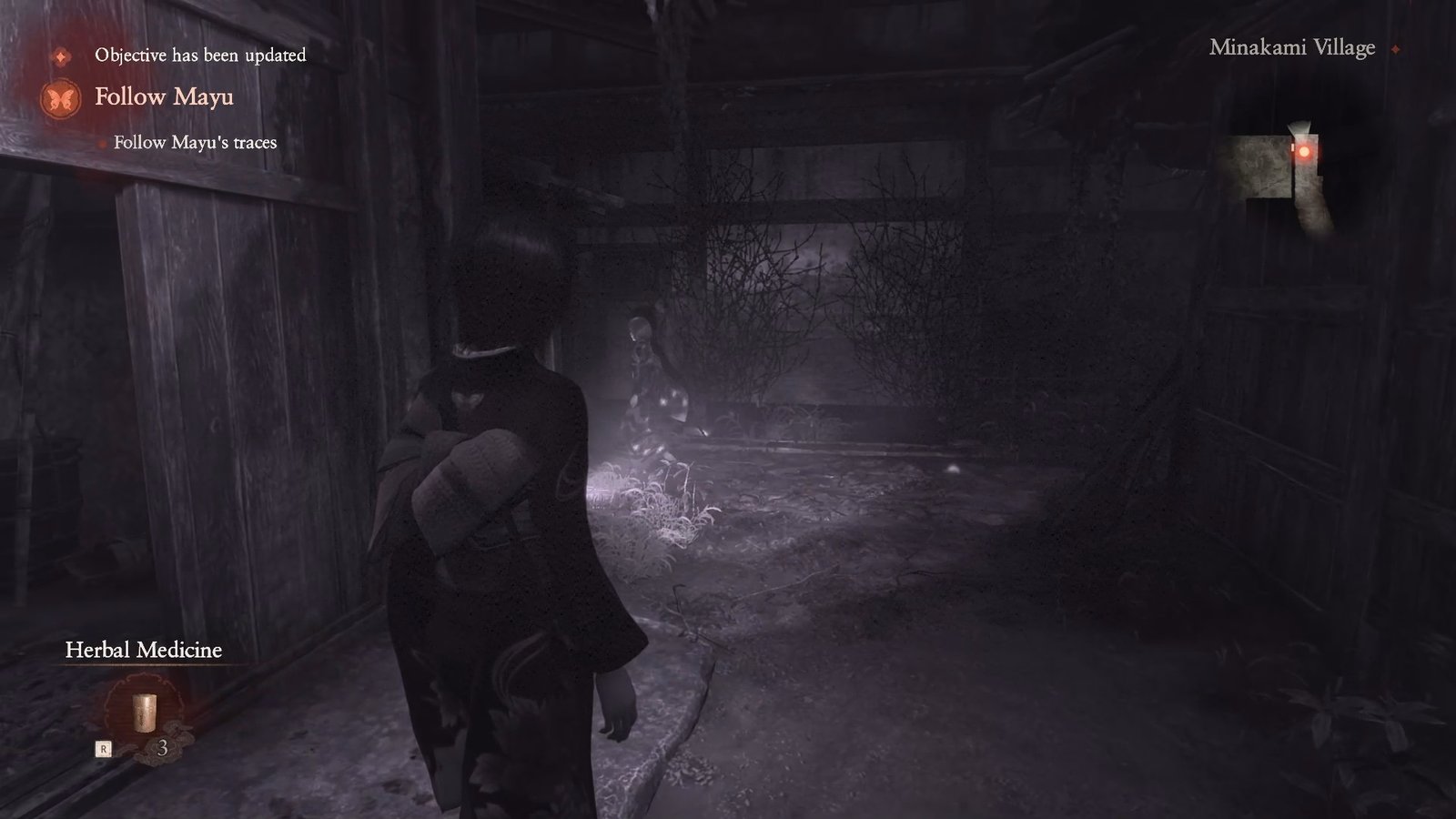Click the small diamond icon next to Minakami Village
The image size is (1456, 819).
point(1394,50)
